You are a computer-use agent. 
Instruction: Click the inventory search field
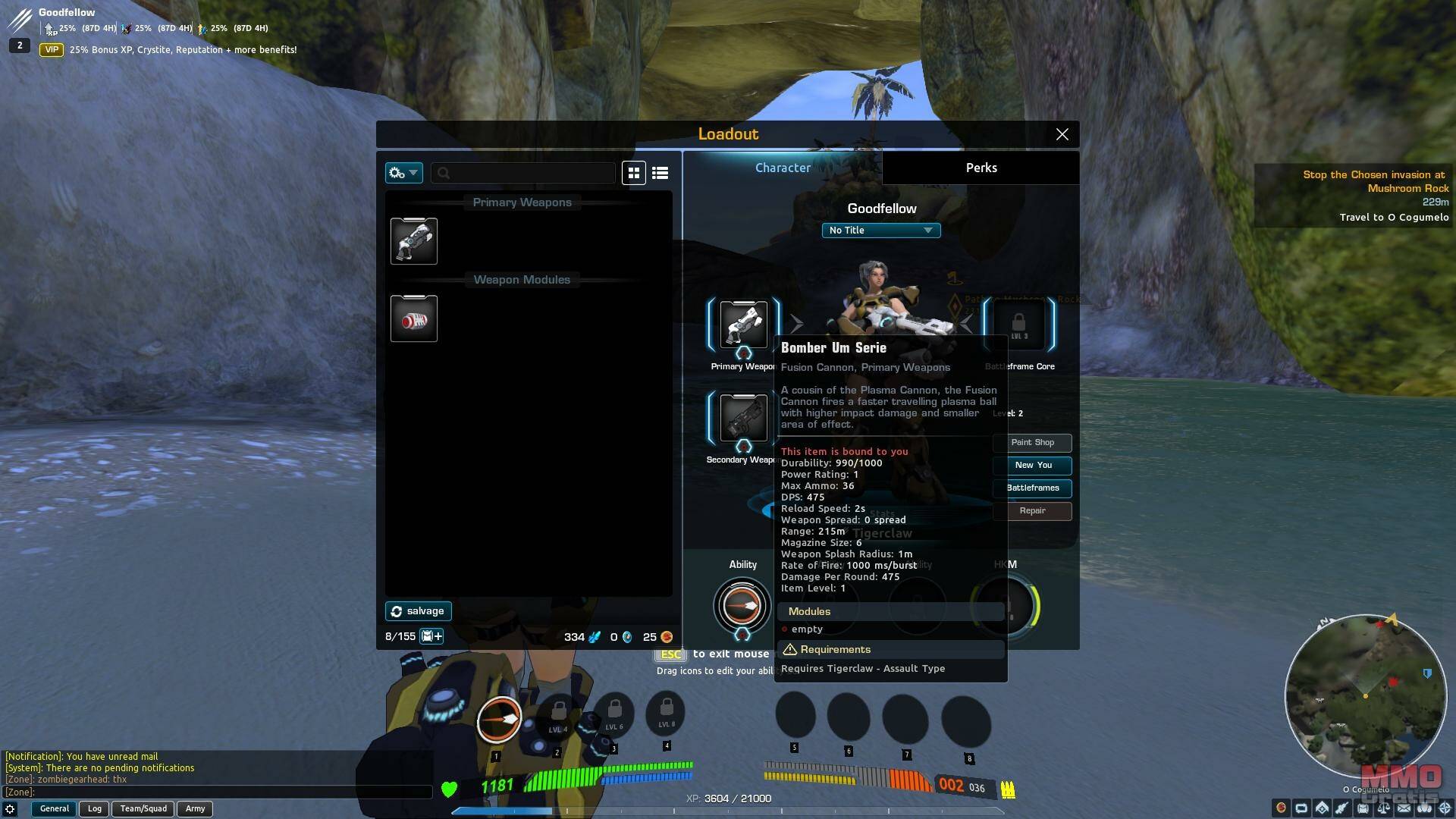pos(523,173)
